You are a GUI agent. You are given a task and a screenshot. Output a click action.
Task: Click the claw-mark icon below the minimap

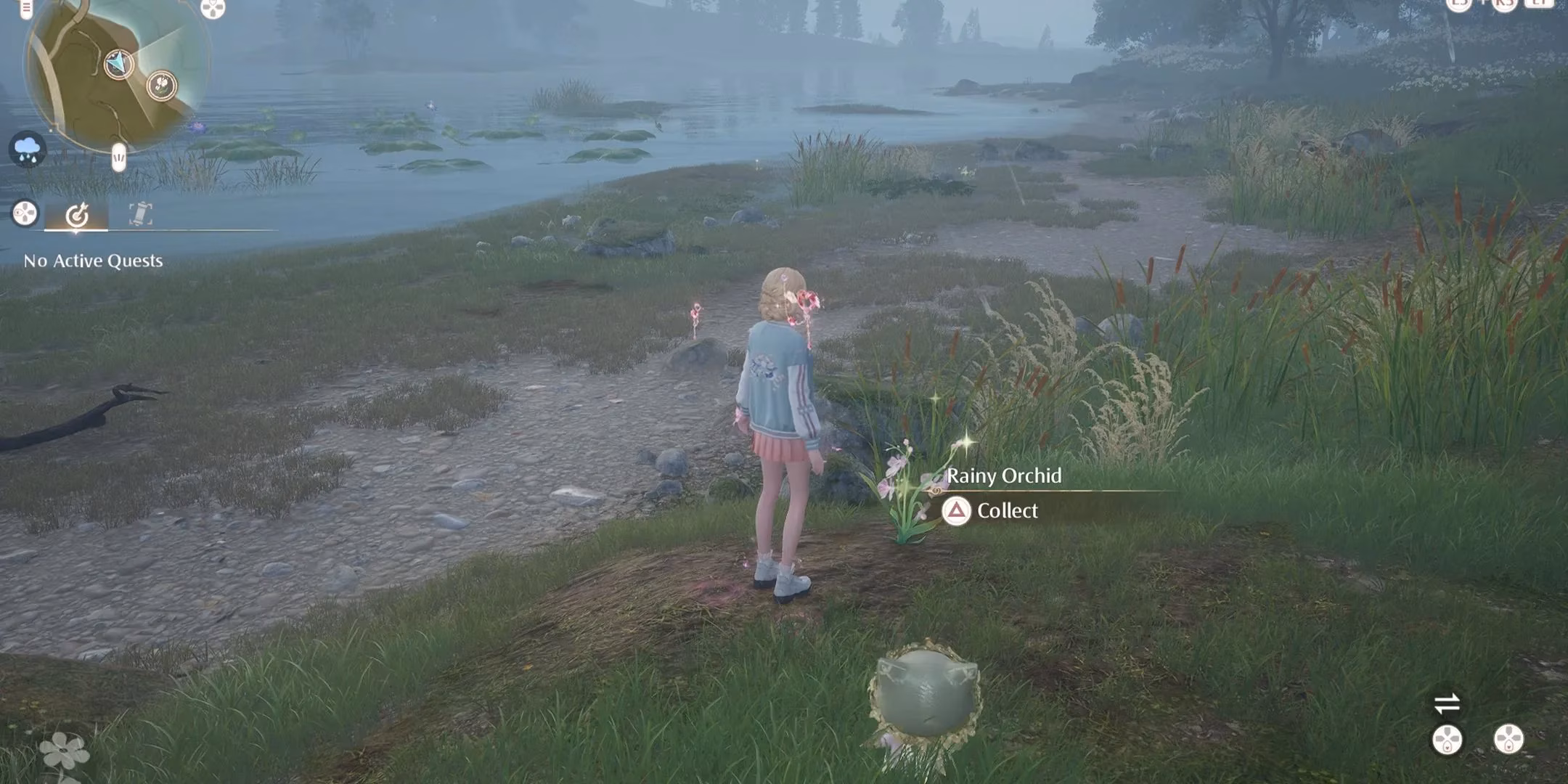coord(118,157)
